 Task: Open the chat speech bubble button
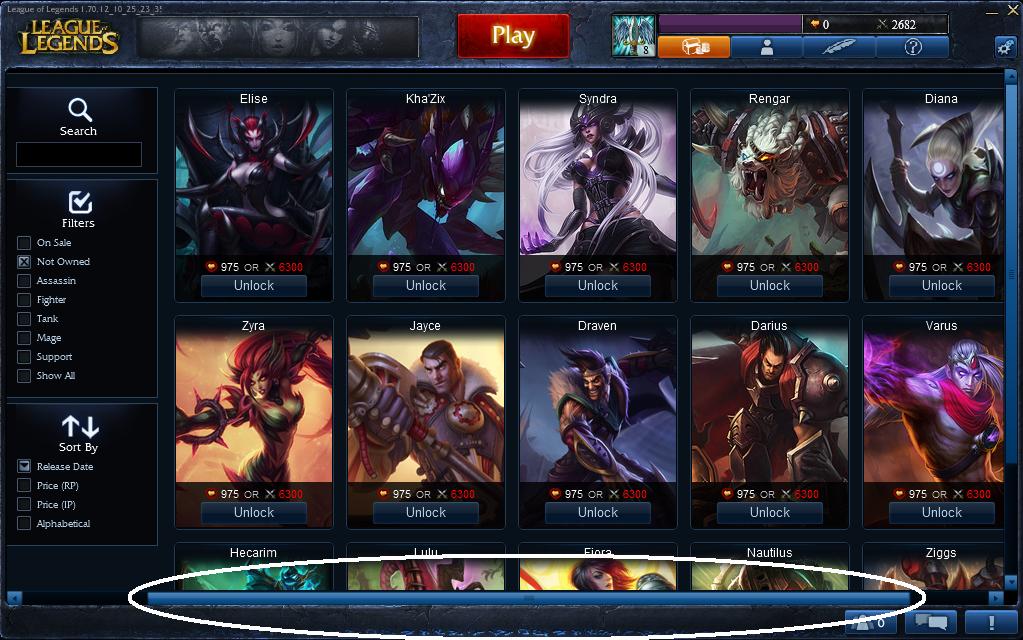point(931,622)
